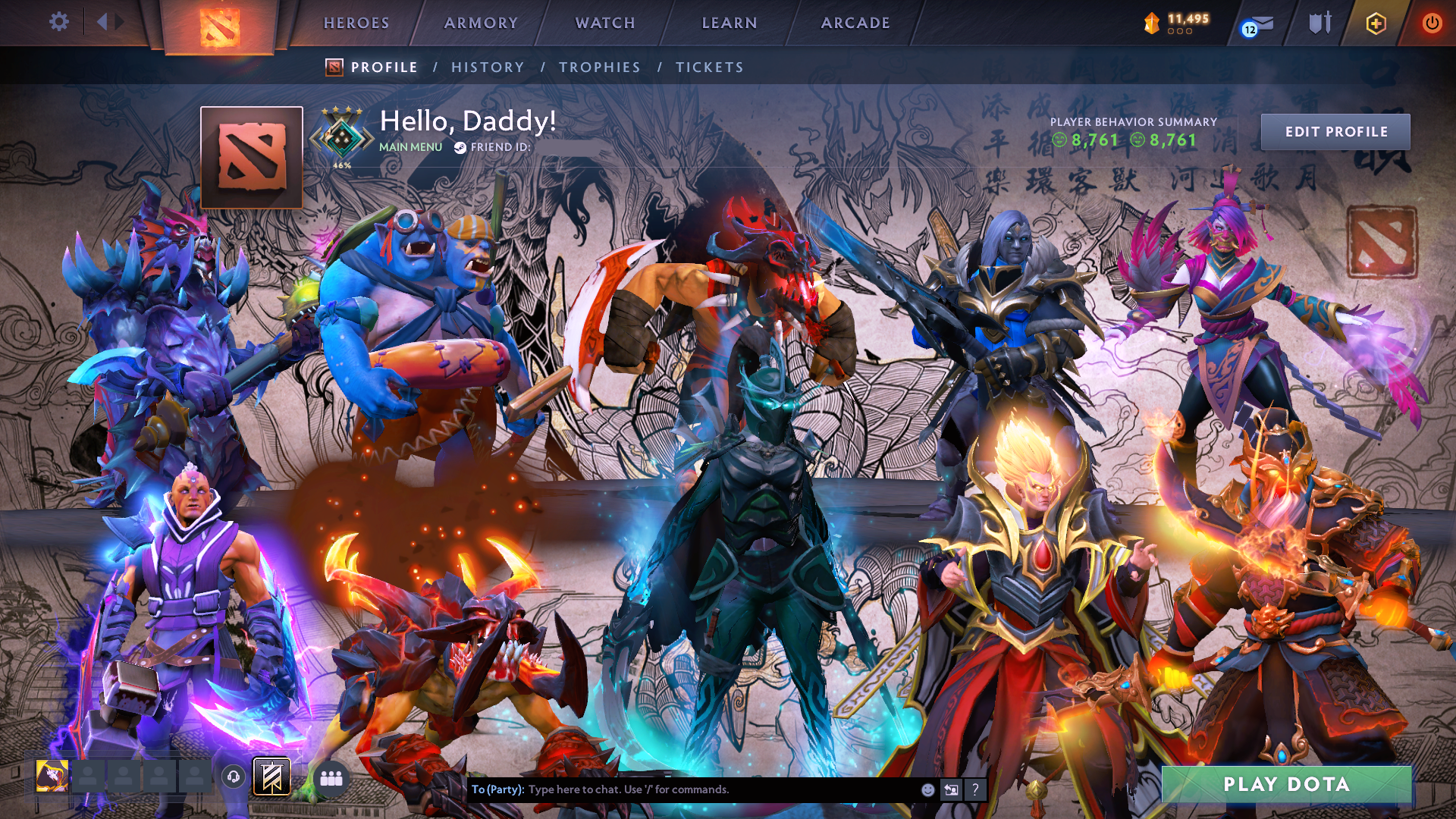Open the emoticon picker in chat bar

[928, 789]
